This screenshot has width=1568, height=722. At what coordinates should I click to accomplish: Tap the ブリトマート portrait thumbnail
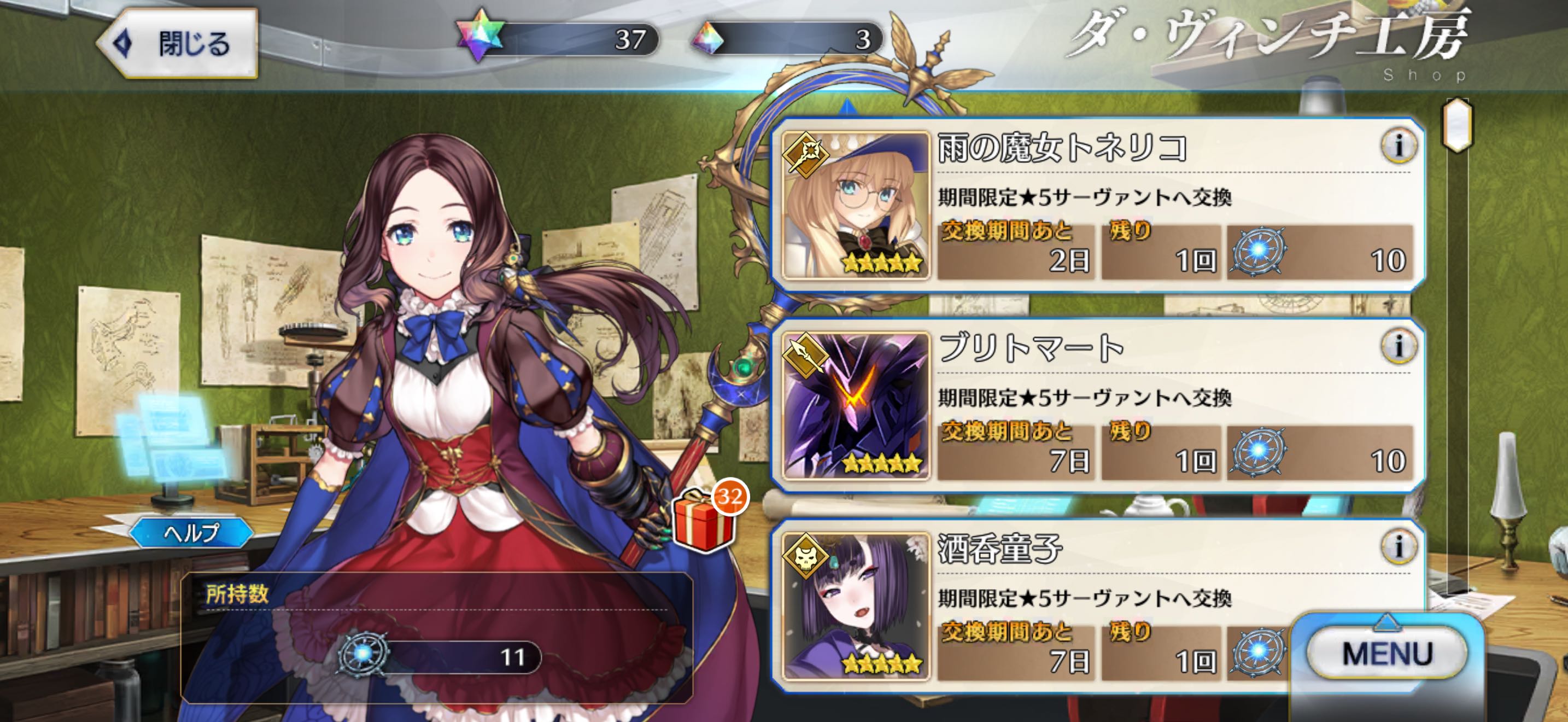(855, 406)
